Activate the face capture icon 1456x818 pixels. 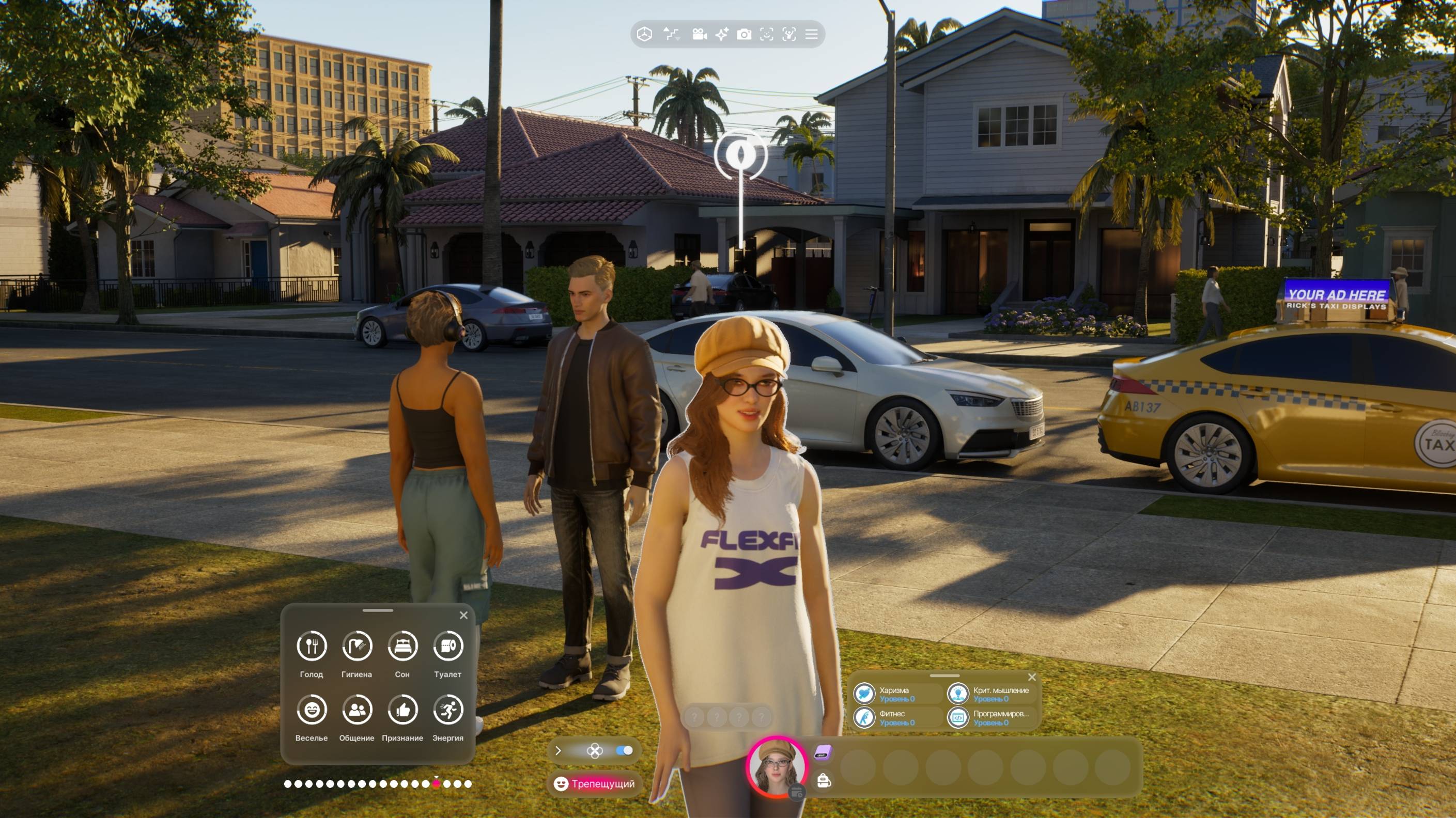(766, 35)
